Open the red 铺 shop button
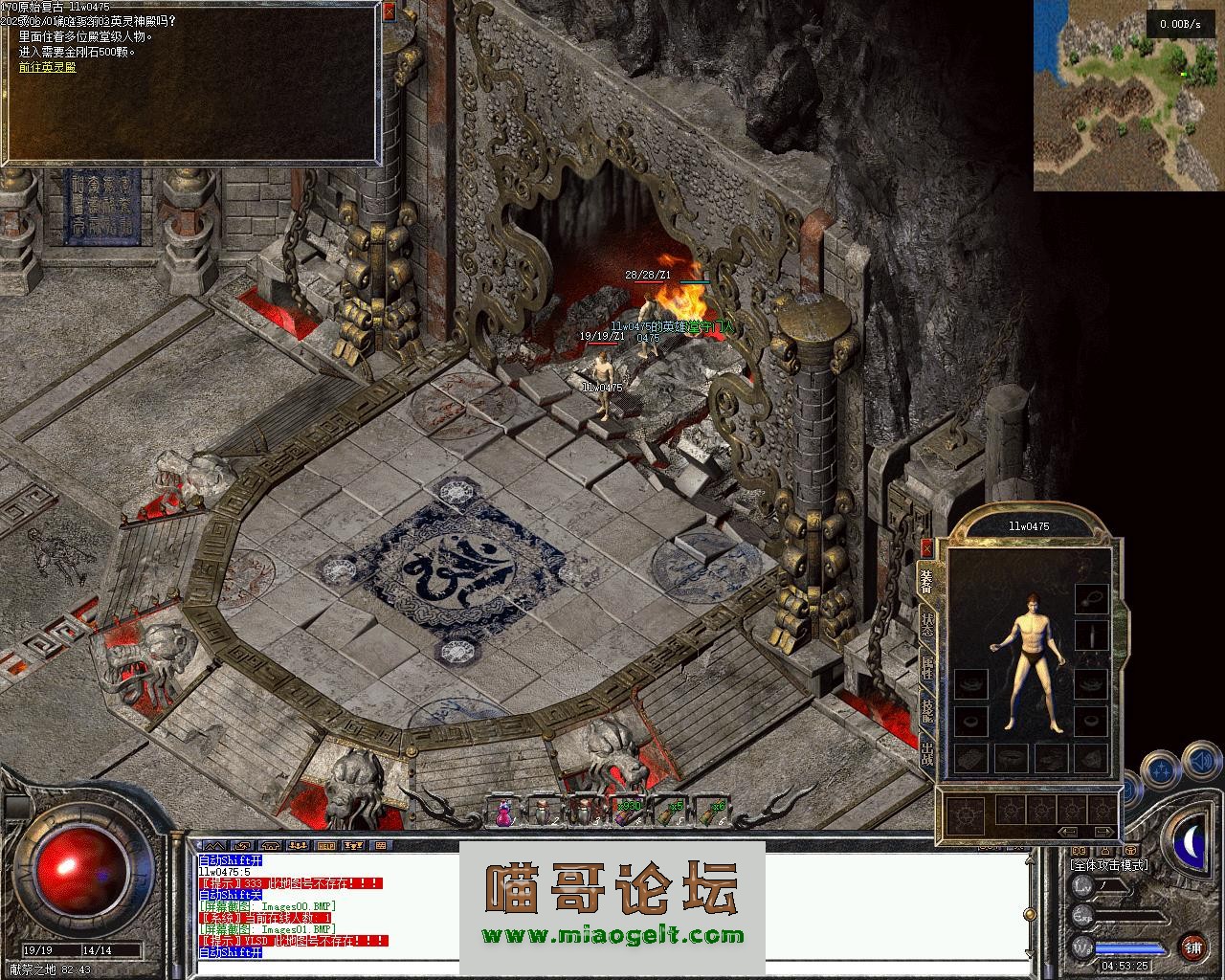This screenshot has width=1225, height=980. click(x=1192, y=948)
